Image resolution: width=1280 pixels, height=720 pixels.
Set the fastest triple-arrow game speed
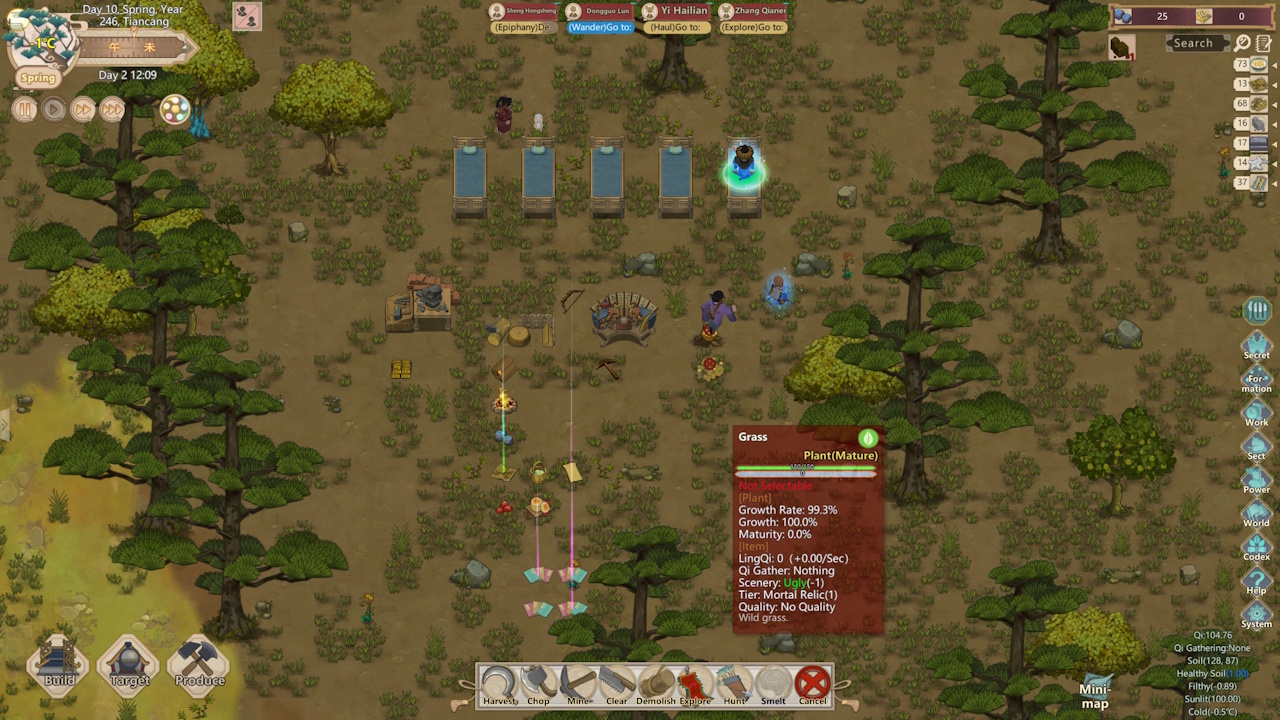click(x=113, y=110)
